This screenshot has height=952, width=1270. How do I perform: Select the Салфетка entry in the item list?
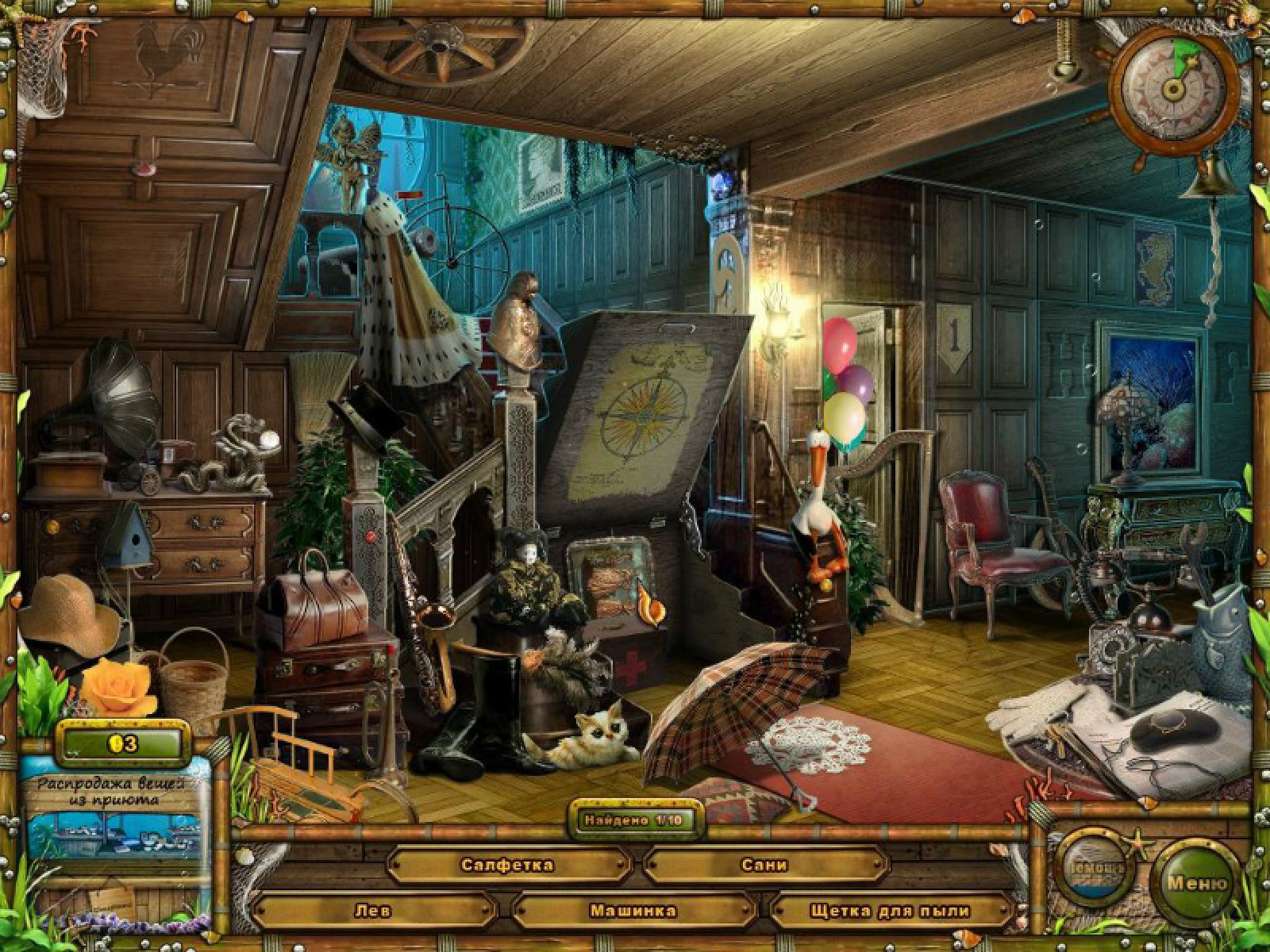point(506,865)
